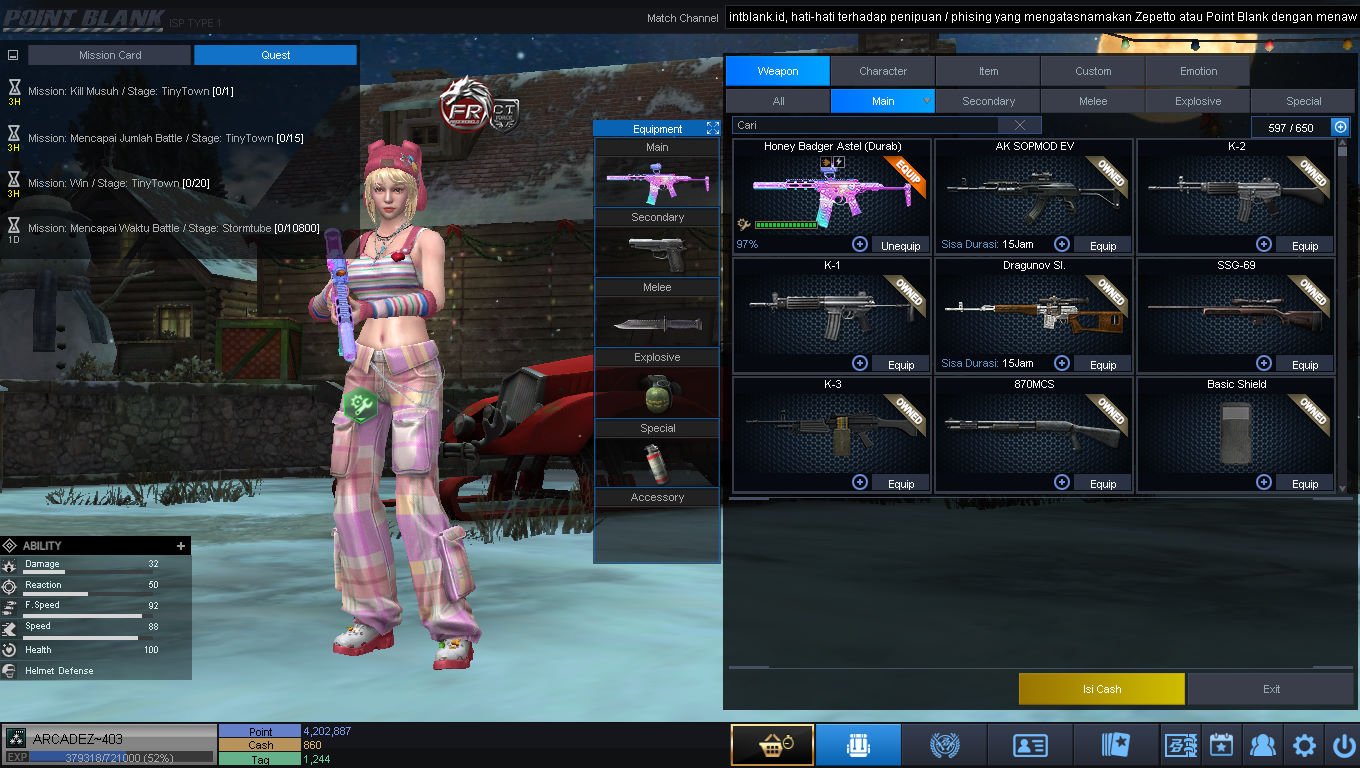Click the power icon to quit

(1343, 746)
